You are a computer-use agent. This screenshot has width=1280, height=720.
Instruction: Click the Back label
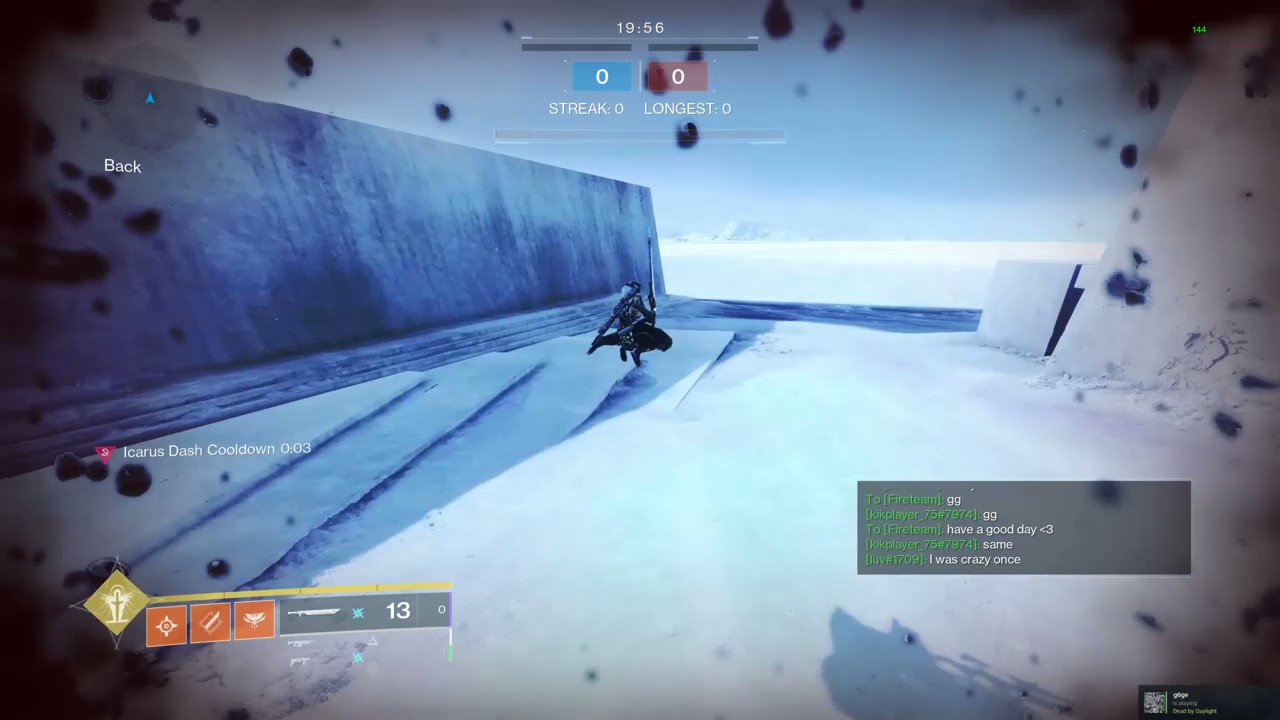click(x=122, y=166)
